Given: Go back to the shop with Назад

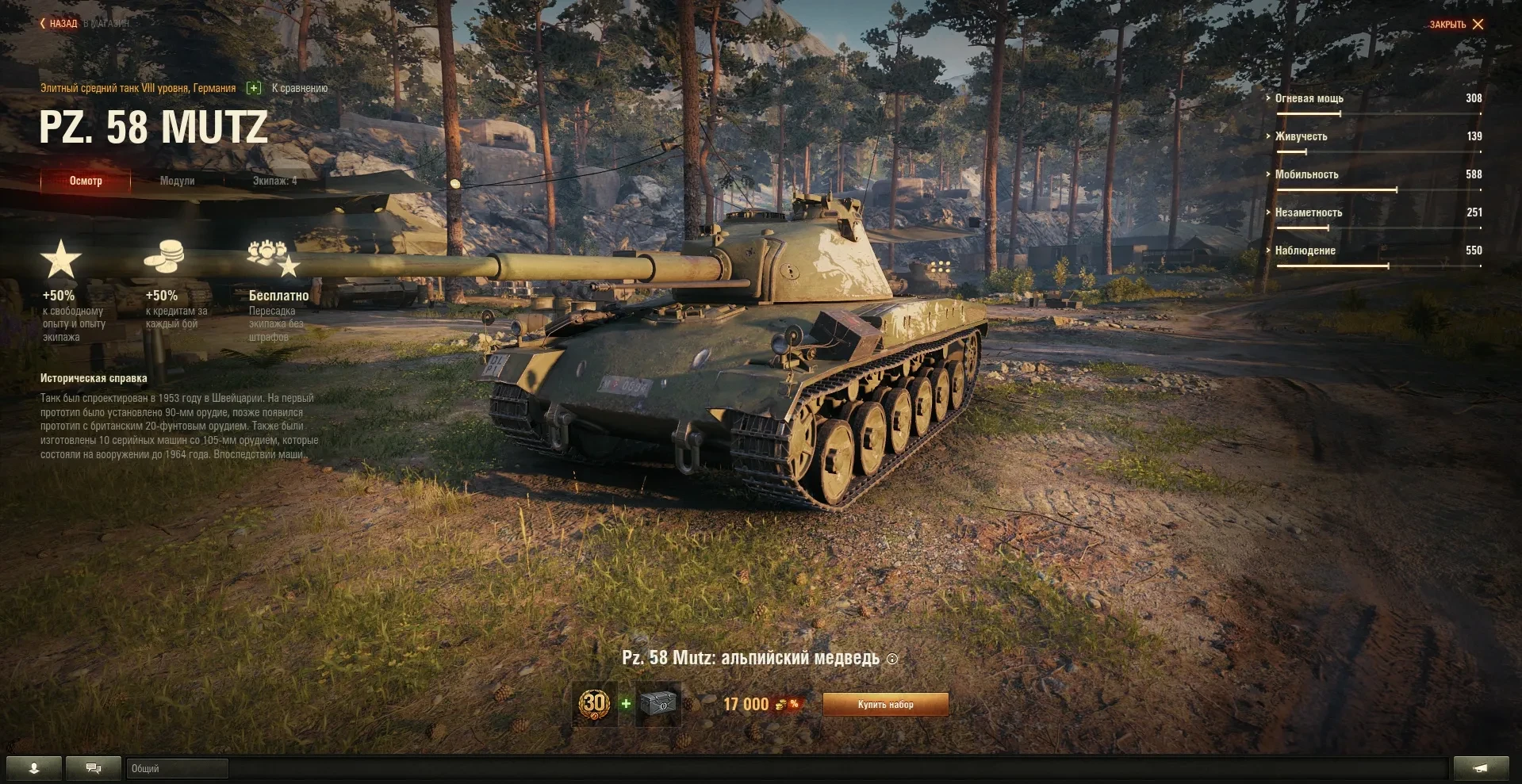Looking at the screenshot, I should (59, 24).
